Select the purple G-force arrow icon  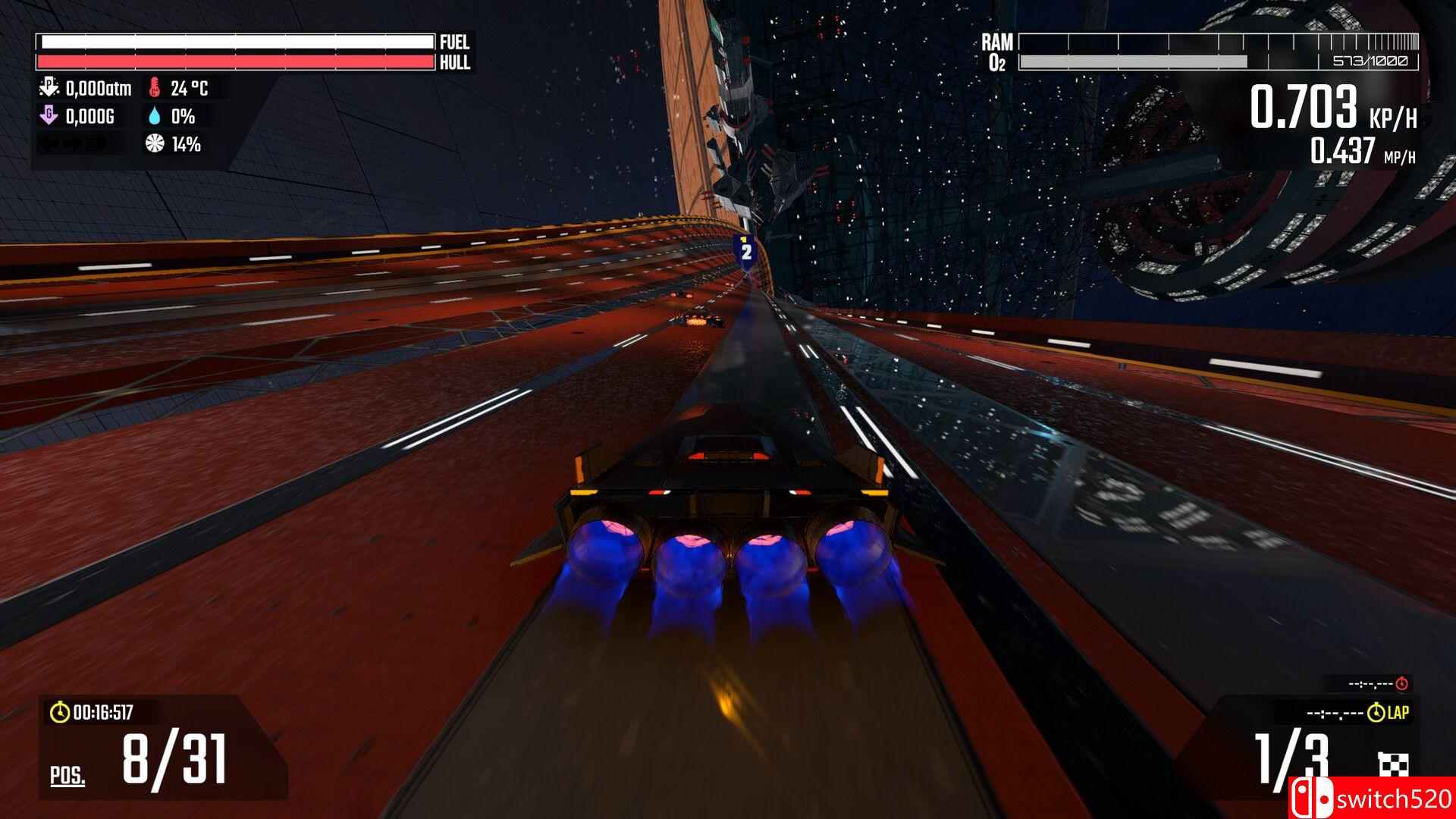click(x=49, y=116)
